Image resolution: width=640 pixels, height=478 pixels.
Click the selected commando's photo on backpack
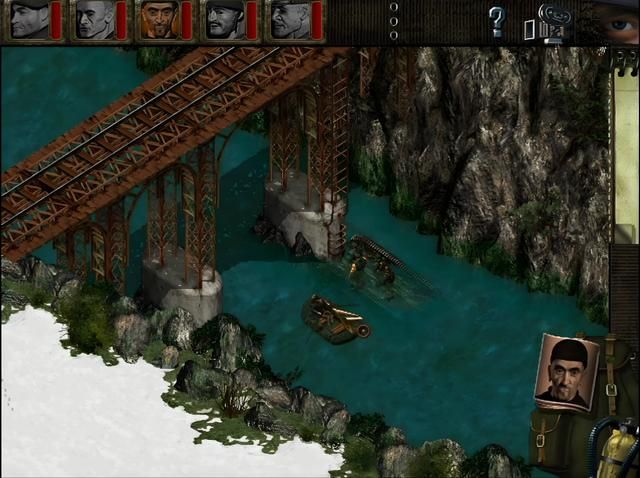(x=567, y=371)
